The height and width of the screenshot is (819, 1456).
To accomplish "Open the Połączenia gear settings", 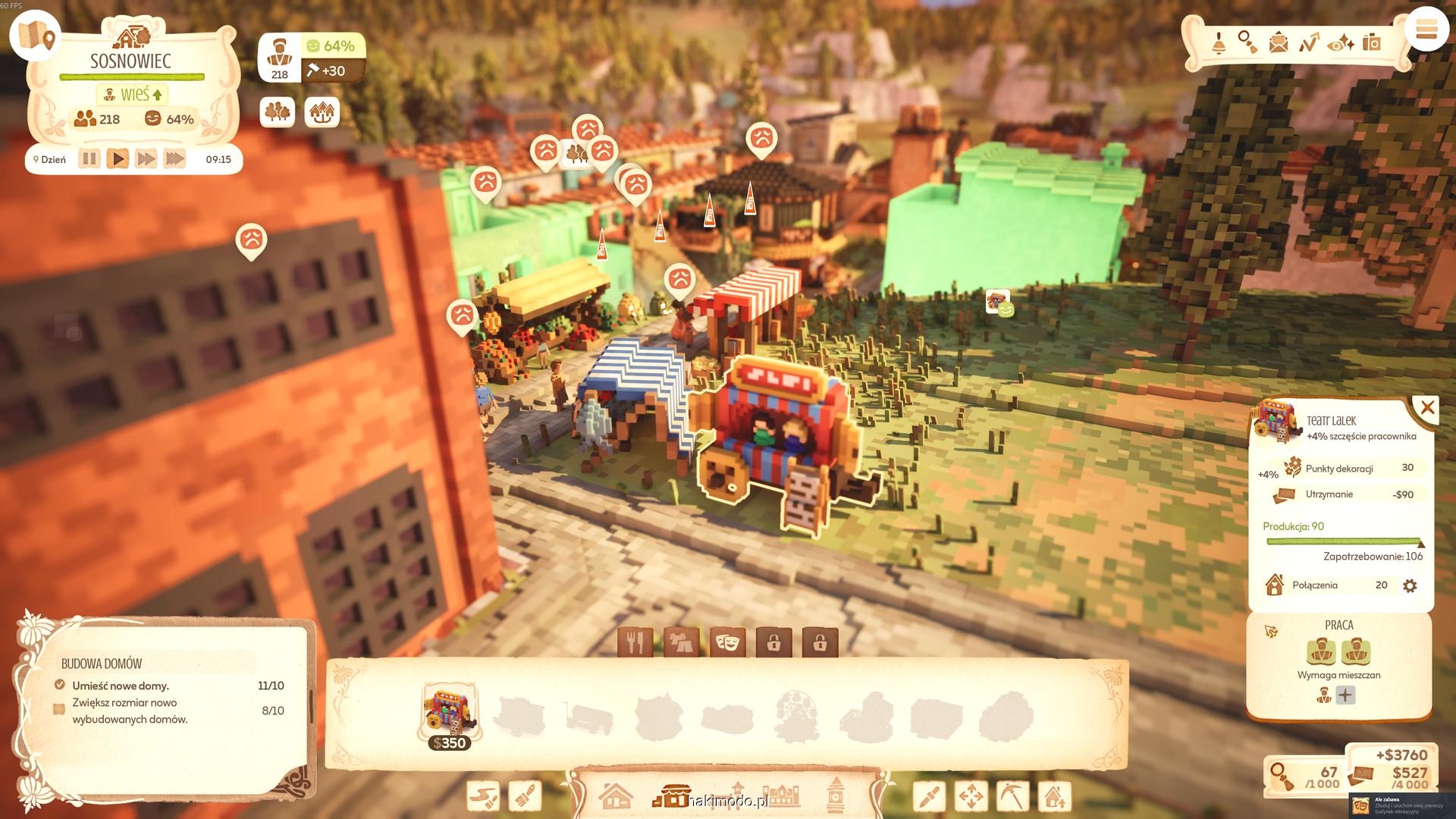I will tap(1410, 585).
